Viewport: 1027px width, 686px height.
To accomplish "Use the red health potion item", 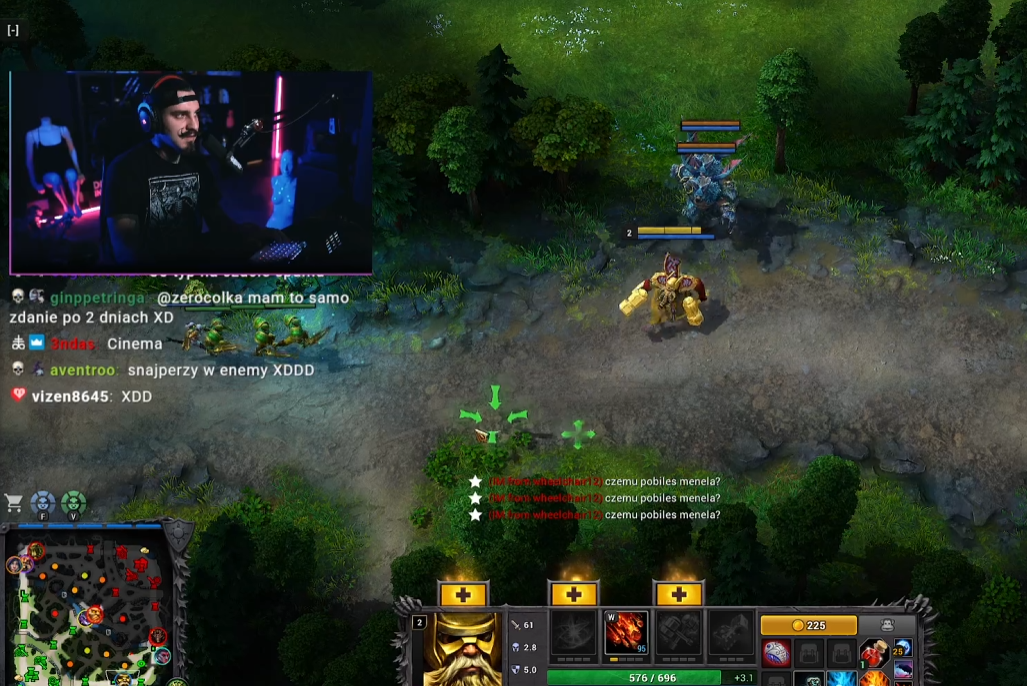I will tap(874, 654).
